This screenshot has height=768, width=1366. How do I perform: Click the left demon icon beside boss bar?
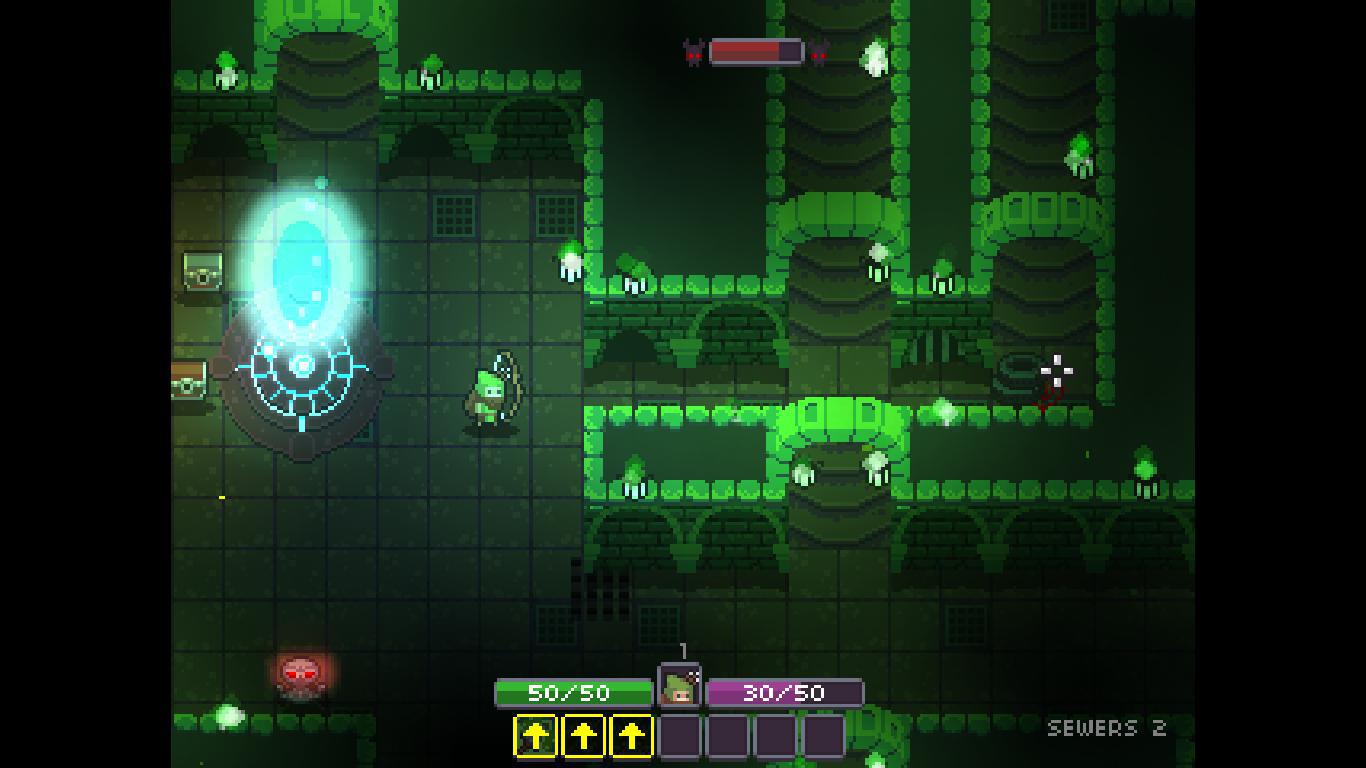(x=695, y=52)
